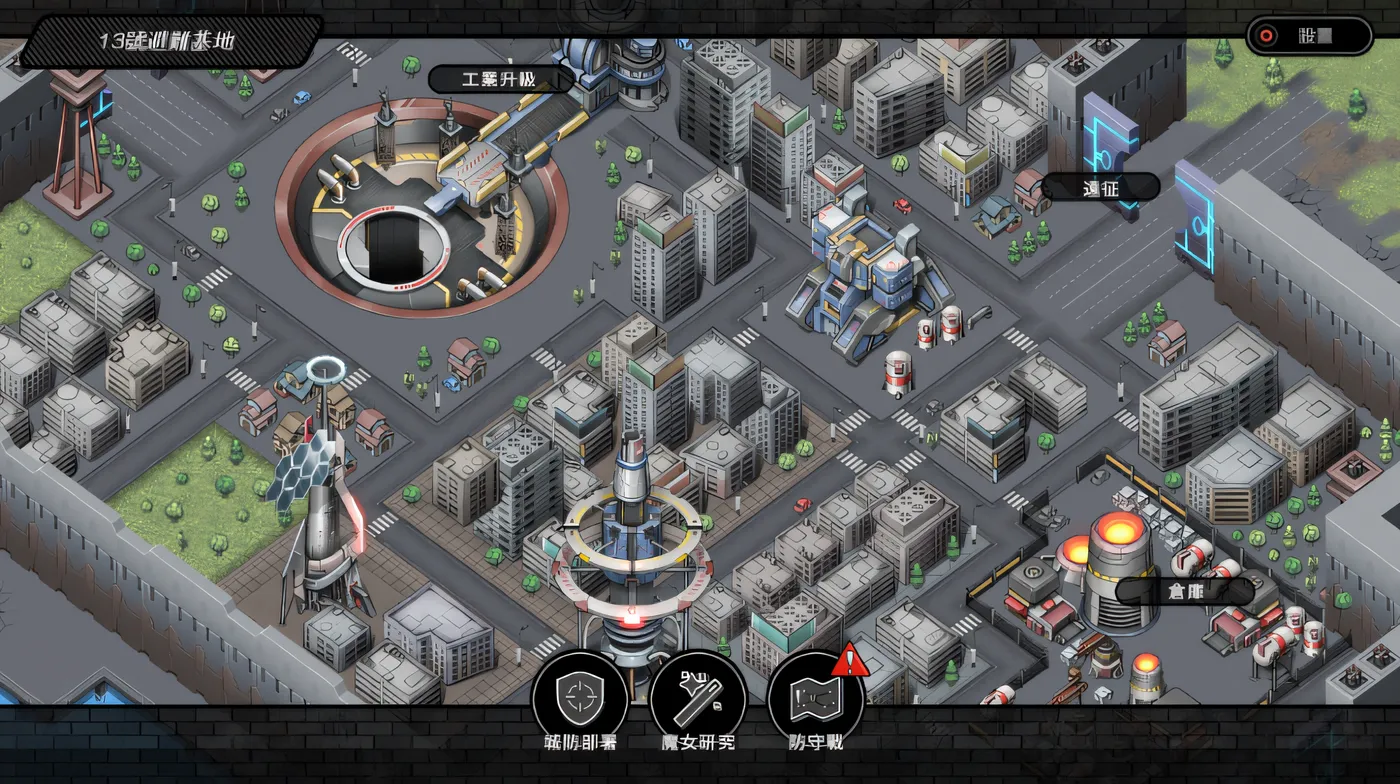Open the 設置 settings button
Image resolution: width=1400 pixels, height=784 pixels.
tap(1308, 36)
